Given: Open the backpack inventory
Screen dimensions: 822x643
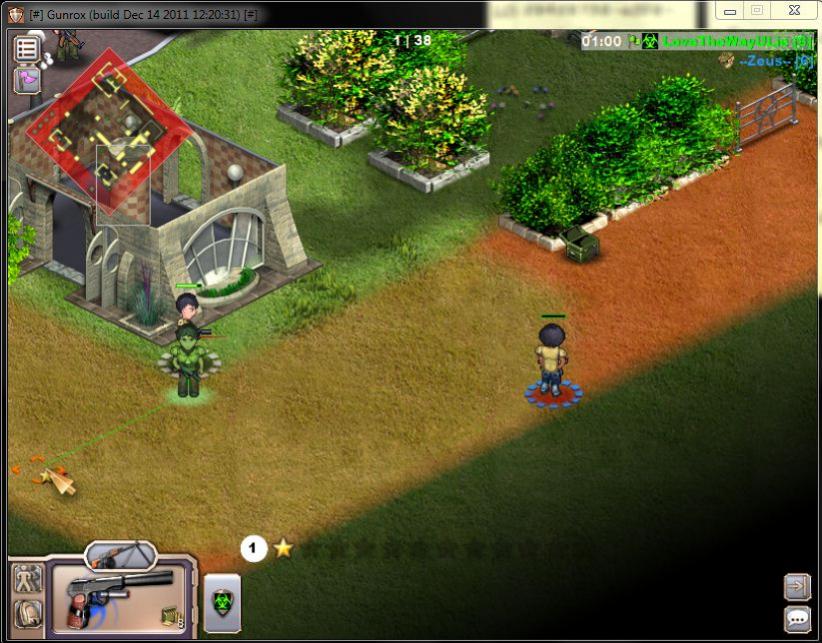Looking at the screenshot, I should pyautogui.click(x=27, y=613).
